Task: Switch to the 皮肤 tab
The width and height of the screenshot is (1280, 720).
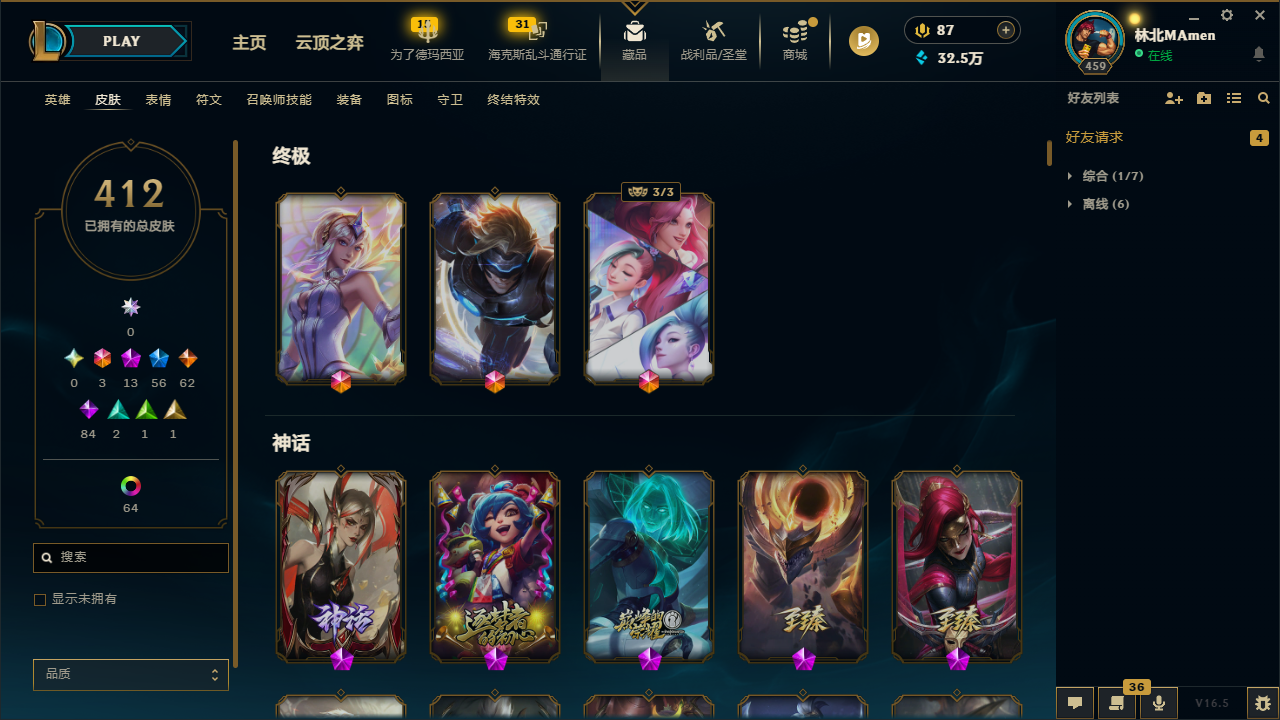Action: point(107,99)
